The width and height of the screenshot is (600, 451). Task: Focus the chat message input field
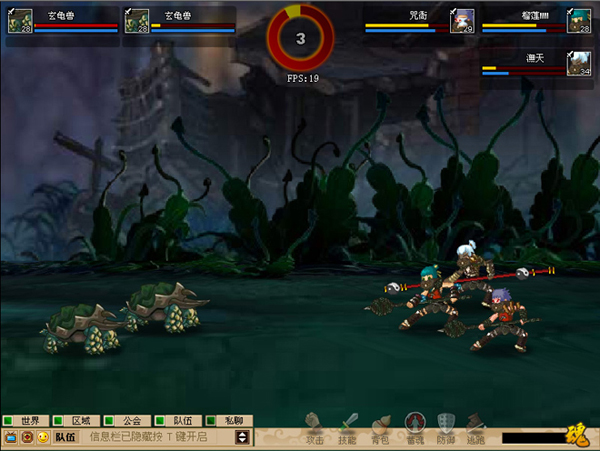(158, 437)
